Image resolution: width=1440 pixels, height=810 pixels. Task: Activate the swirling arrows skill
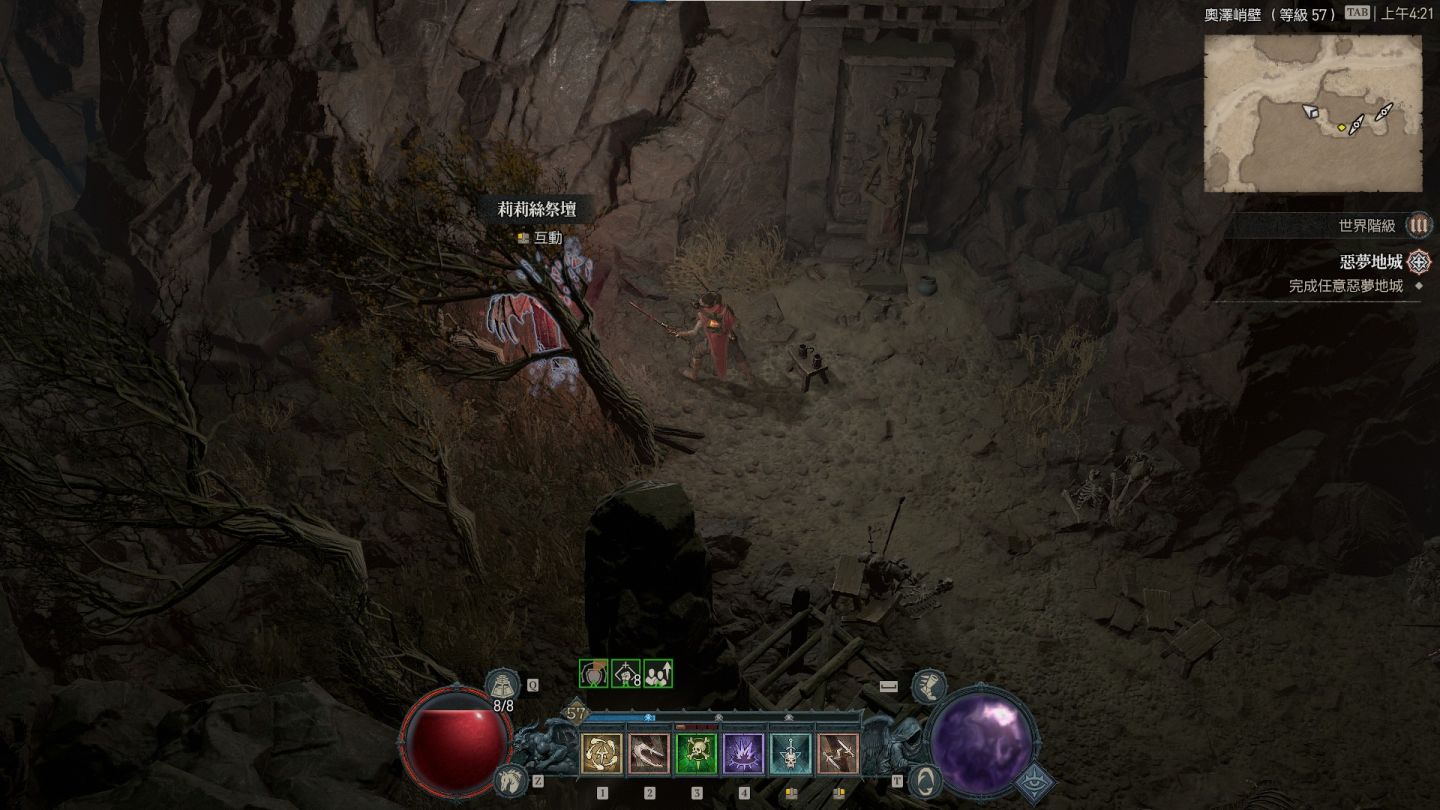point(602,754)
